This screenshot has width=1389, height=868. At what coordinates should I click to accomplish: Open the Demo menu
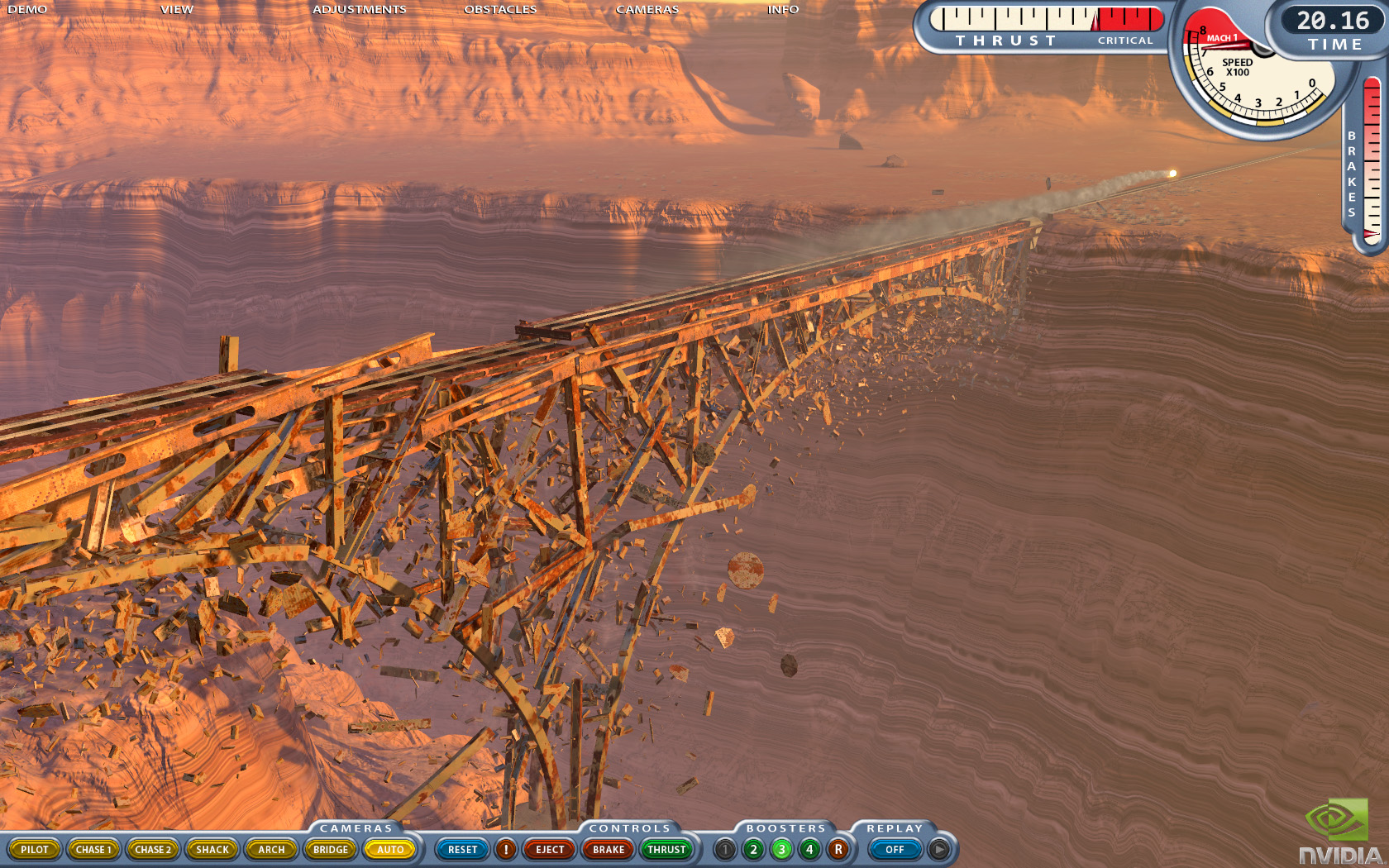(27, 10)
